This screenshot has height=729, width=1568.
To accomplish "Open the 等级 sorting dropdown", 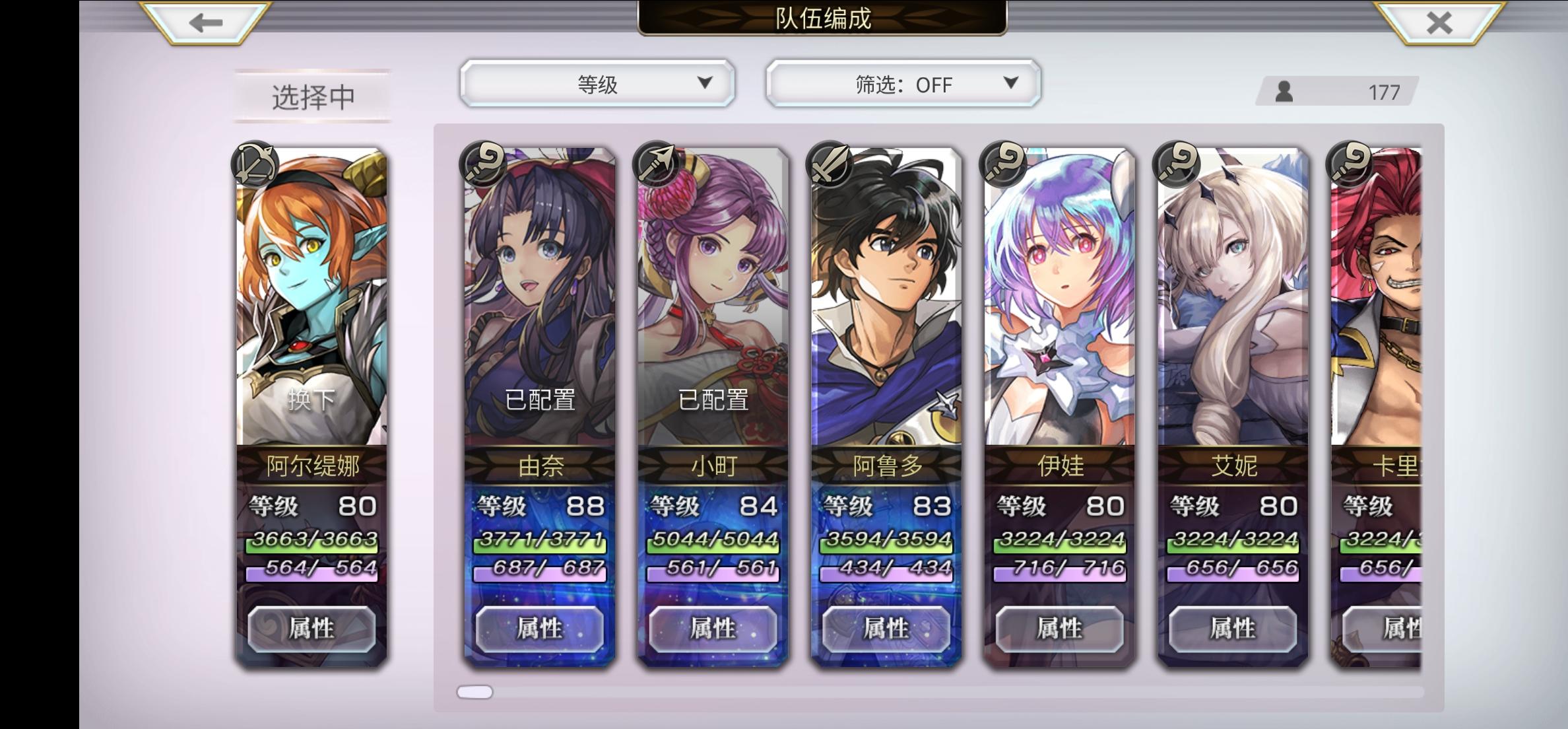I will pos(598,85).
